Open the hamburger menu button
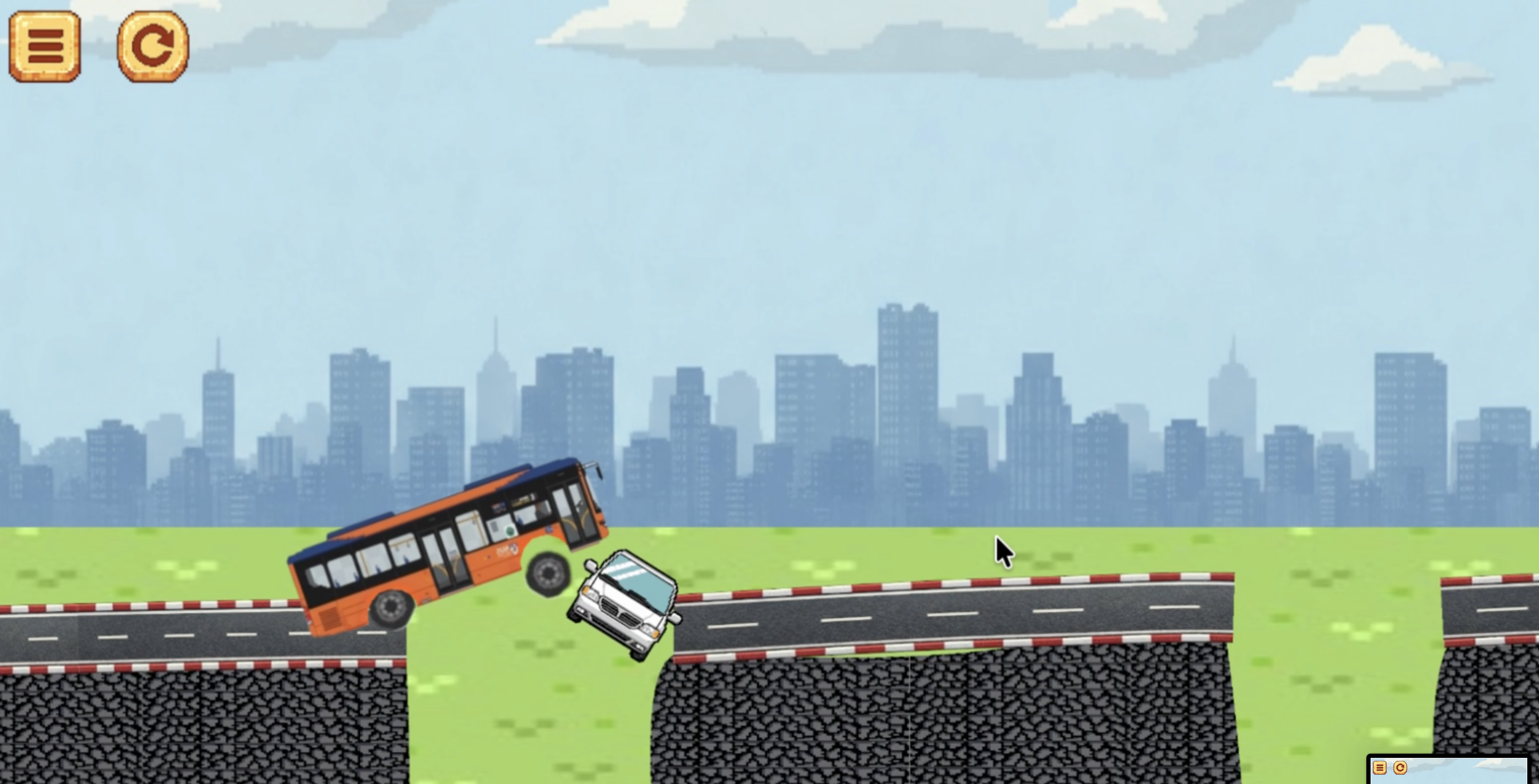The image size is (1539, 784). (45, 46)
